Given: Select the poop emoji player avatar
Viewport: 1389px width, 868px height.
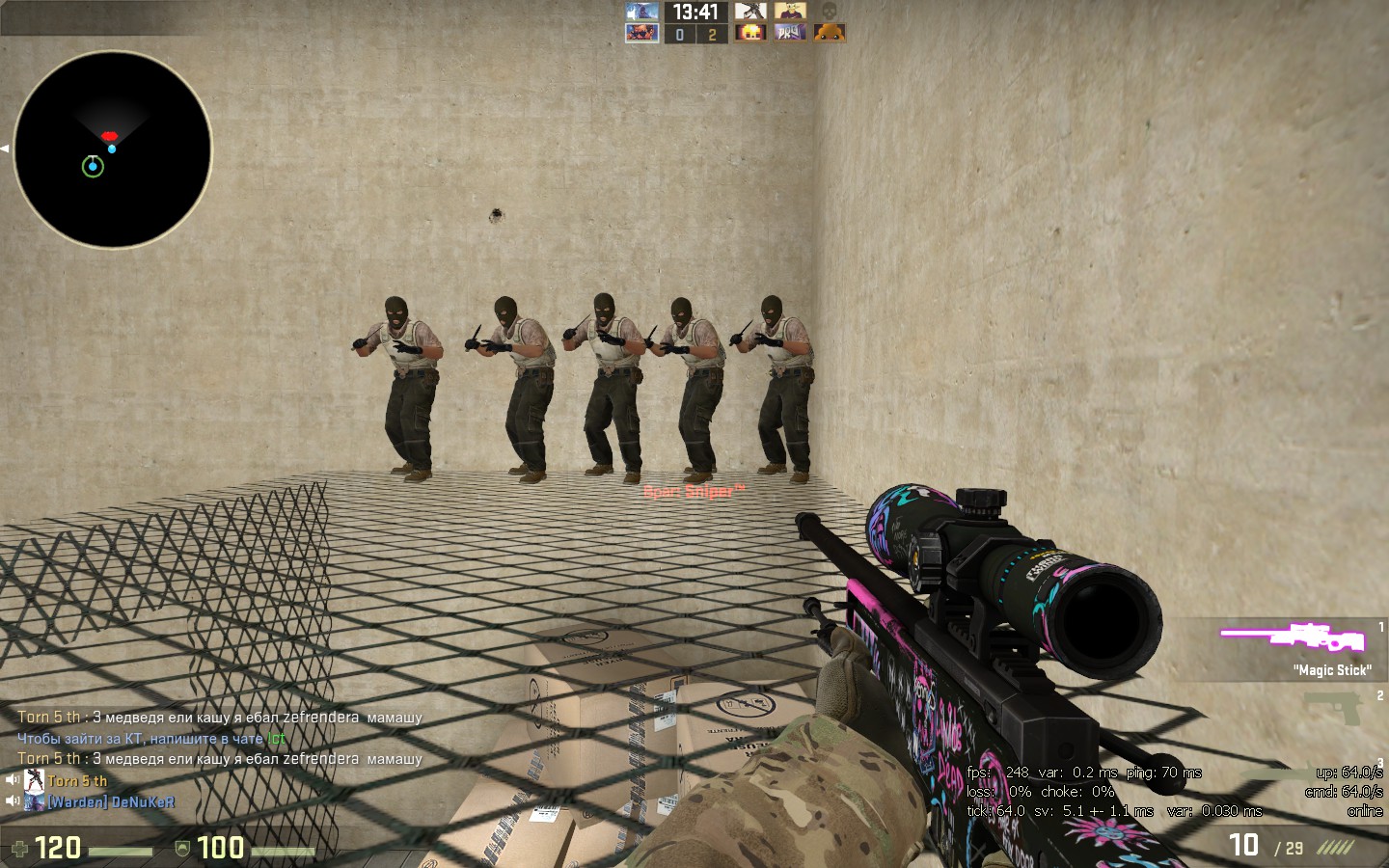Looking at the screenshot, I should point(829,33).
